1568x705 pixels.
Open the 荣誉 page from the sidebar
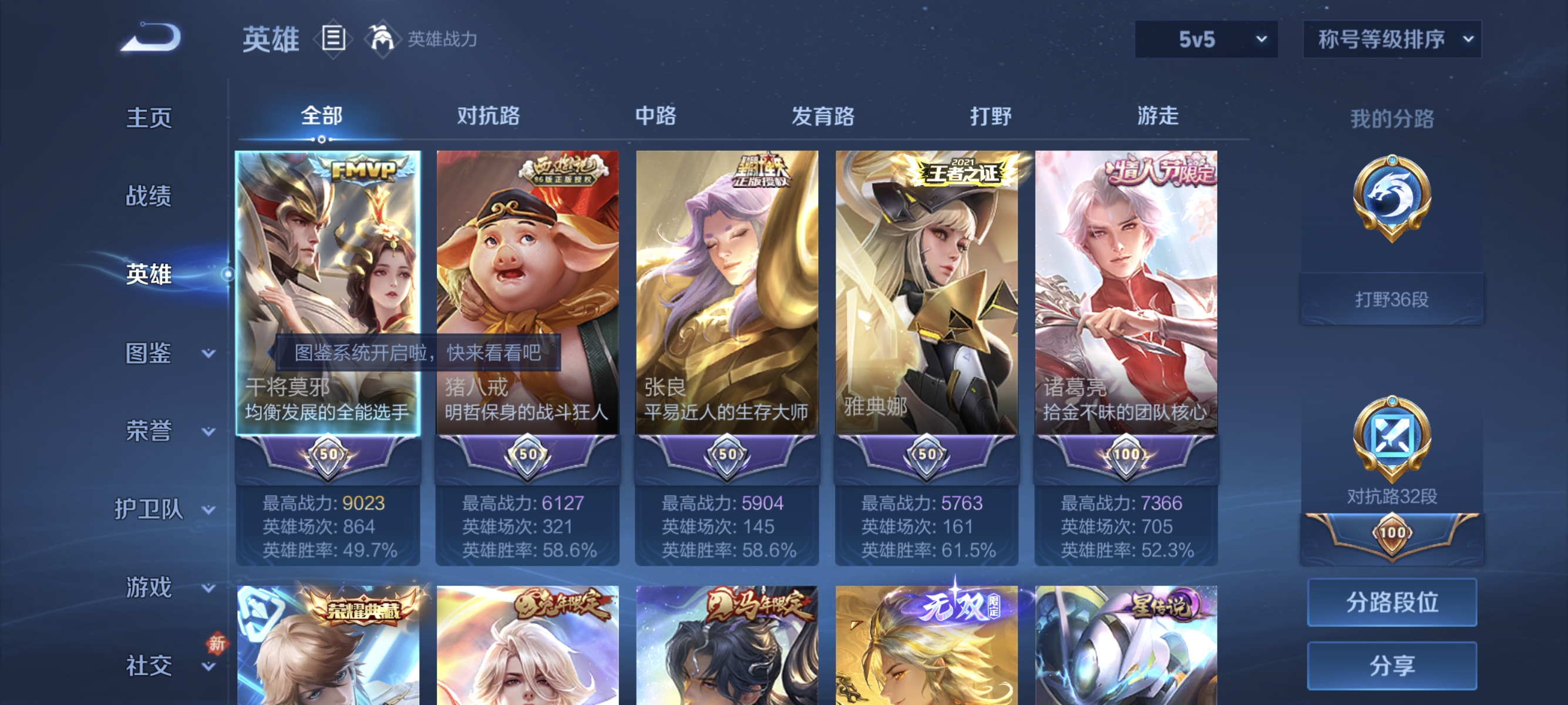click(149, 431)
